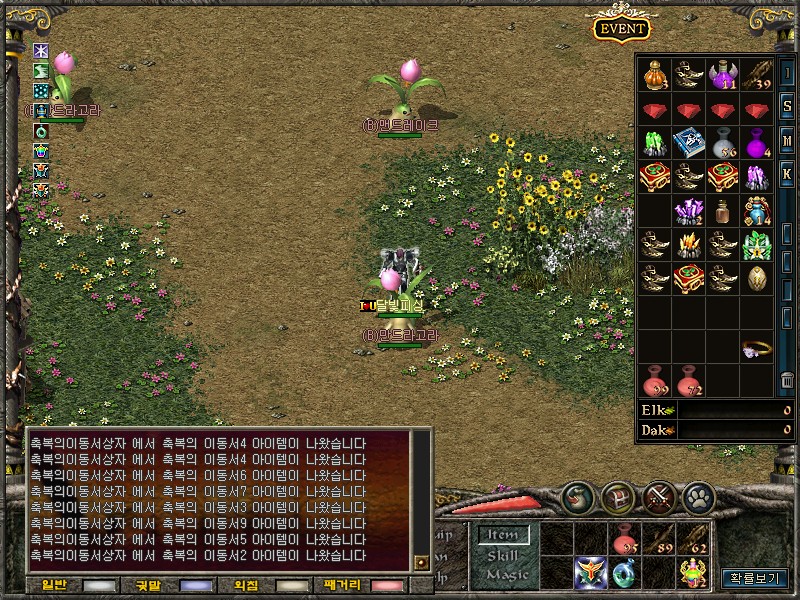Click the inventory trash can icon
Screen dimensions: 800x600
coord(787,380)
